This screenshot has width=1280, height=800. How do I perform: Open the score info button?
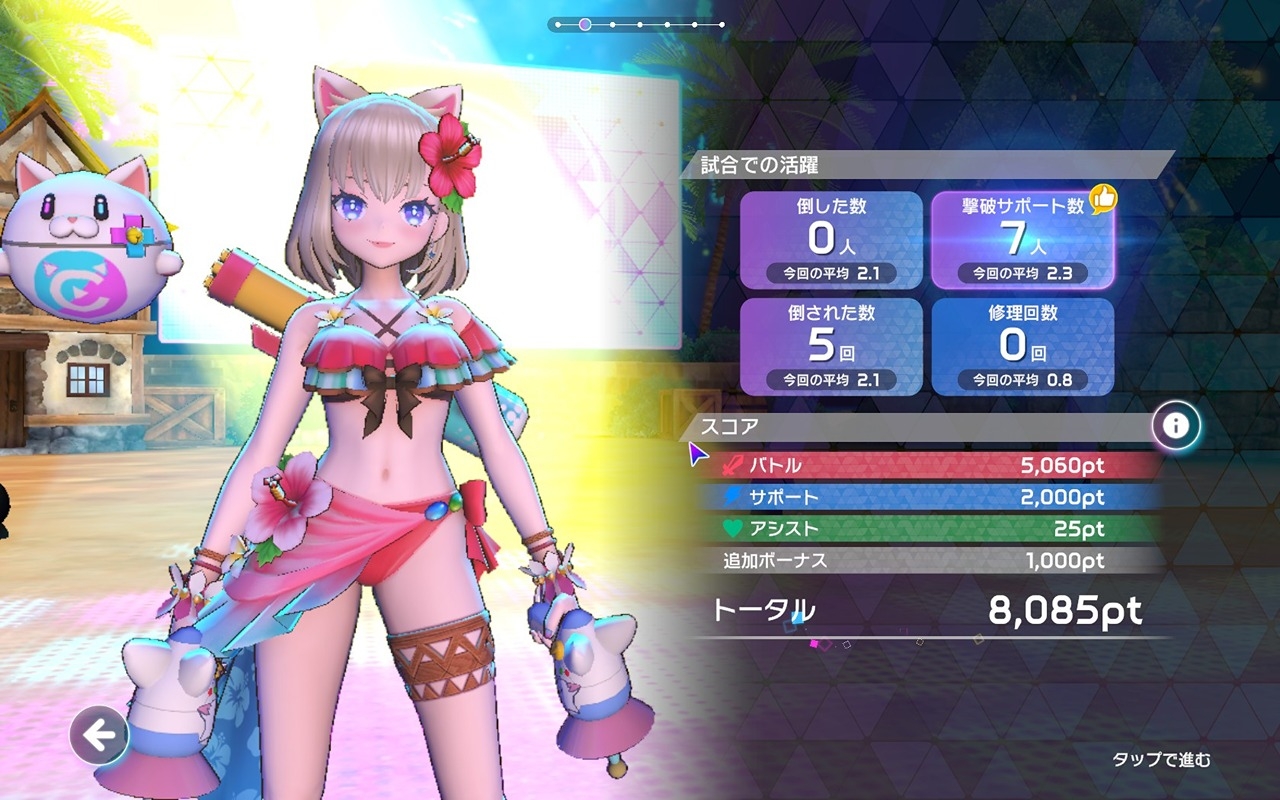pos(1175,426)
